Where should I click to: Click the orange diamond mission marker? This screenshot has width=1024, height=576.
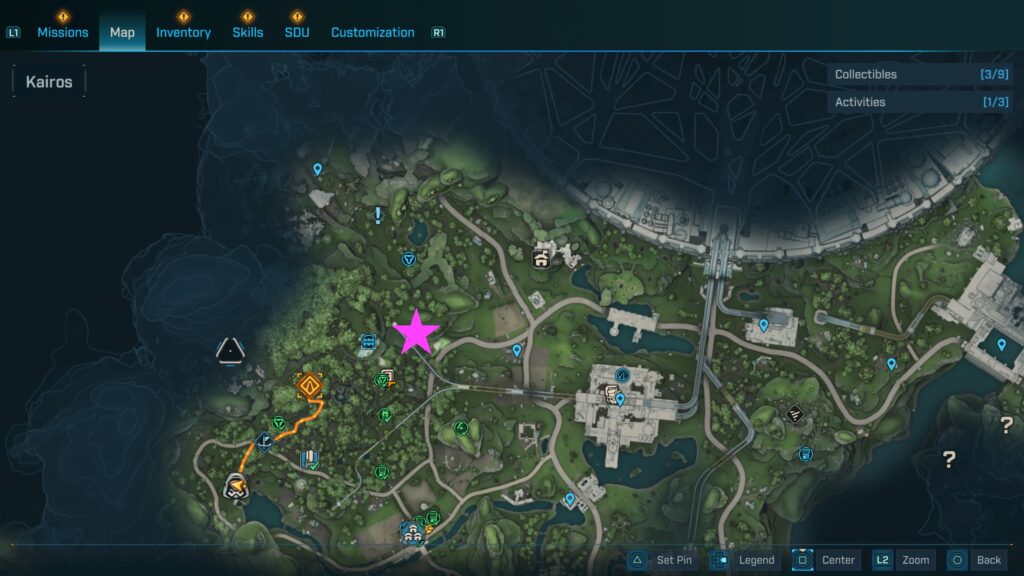coord(310,384)
